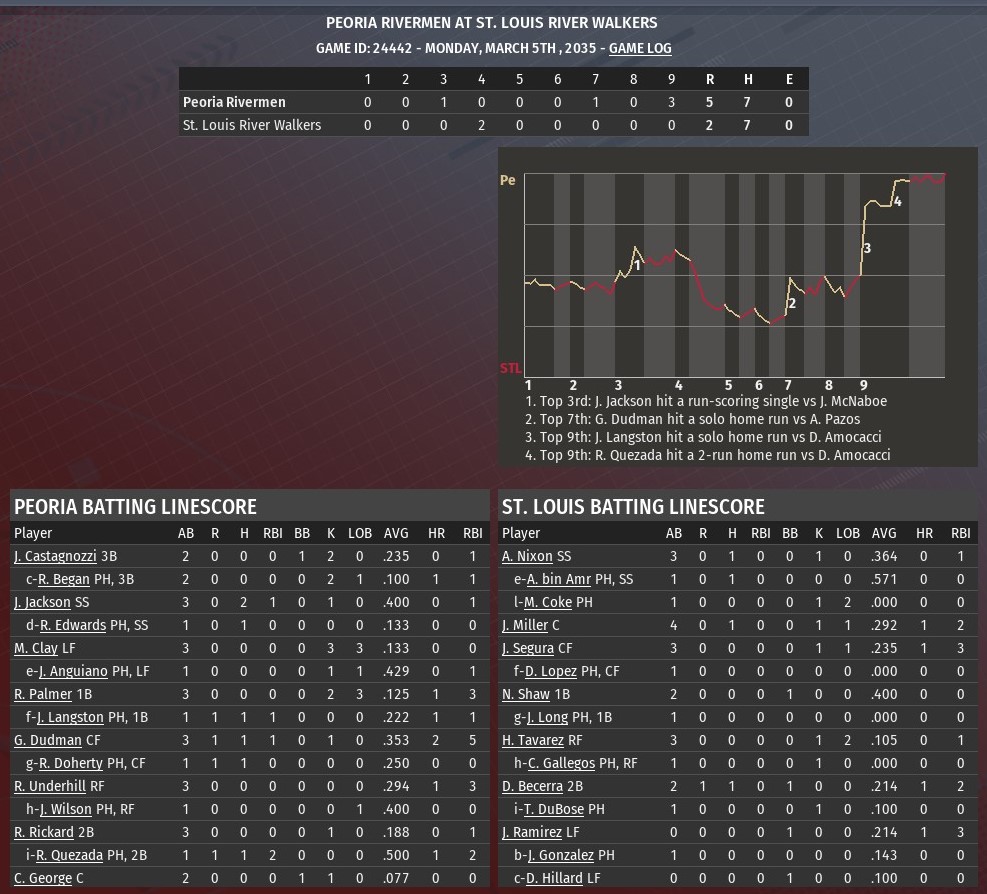View J. Jackson's player profile
987x894 pixels.
(42, 602)
